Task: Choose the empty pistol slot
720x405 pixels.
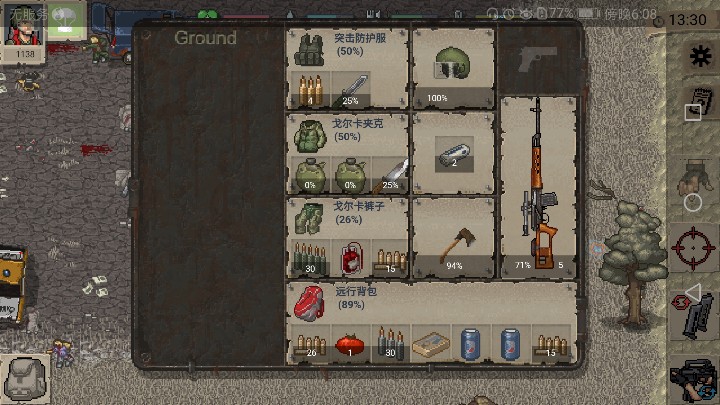Action: [538, 59]
